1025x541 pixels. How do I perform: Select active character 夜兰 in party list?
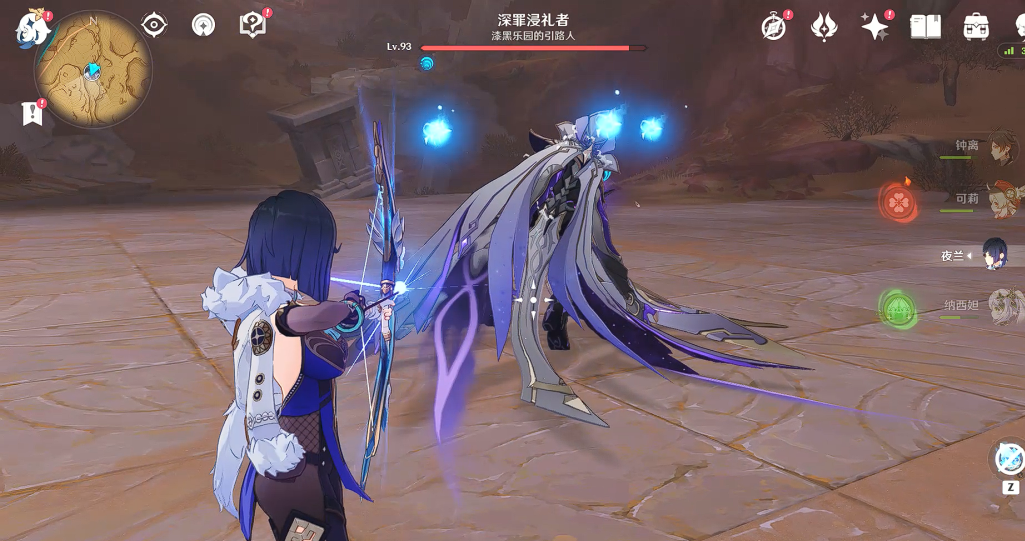point(994,254)
